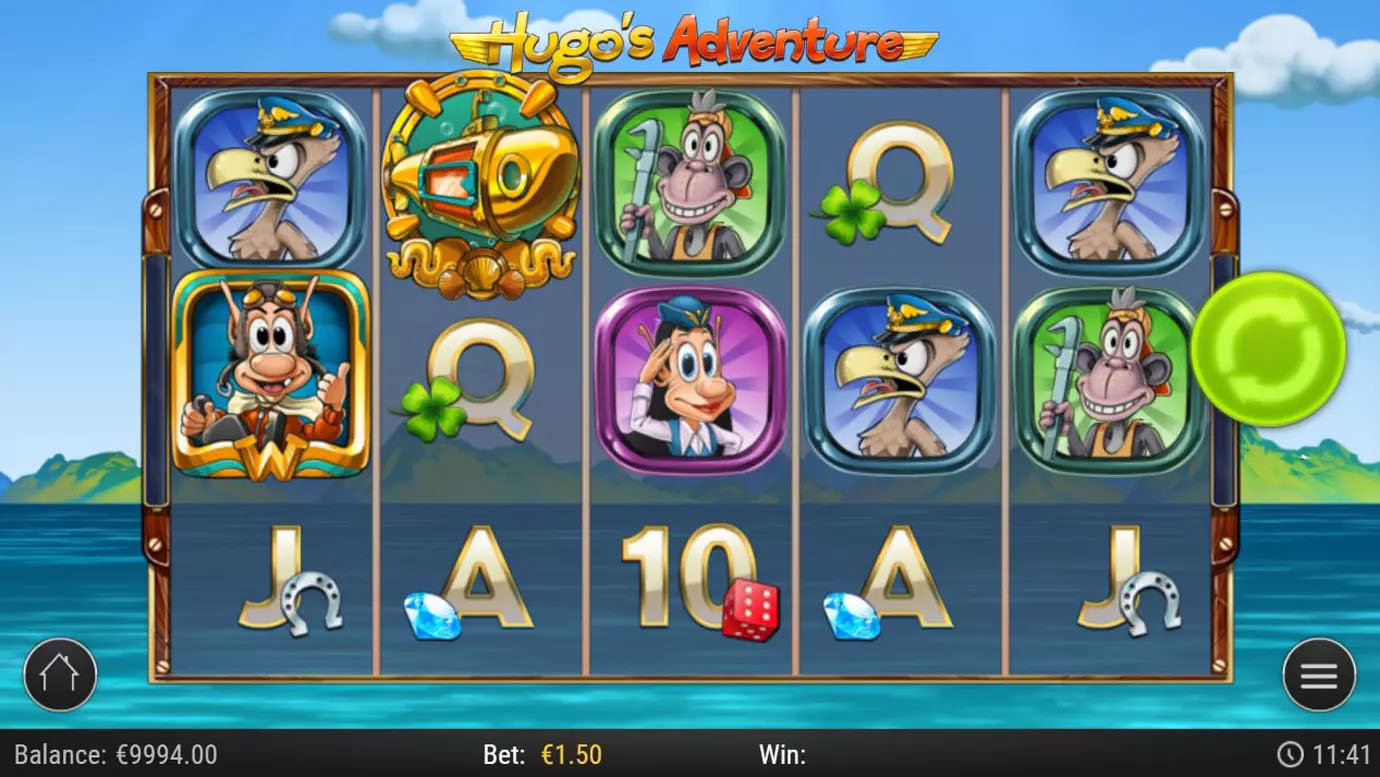
Task: Click the 10 symbol on reel three
Action: click(688, 562)
